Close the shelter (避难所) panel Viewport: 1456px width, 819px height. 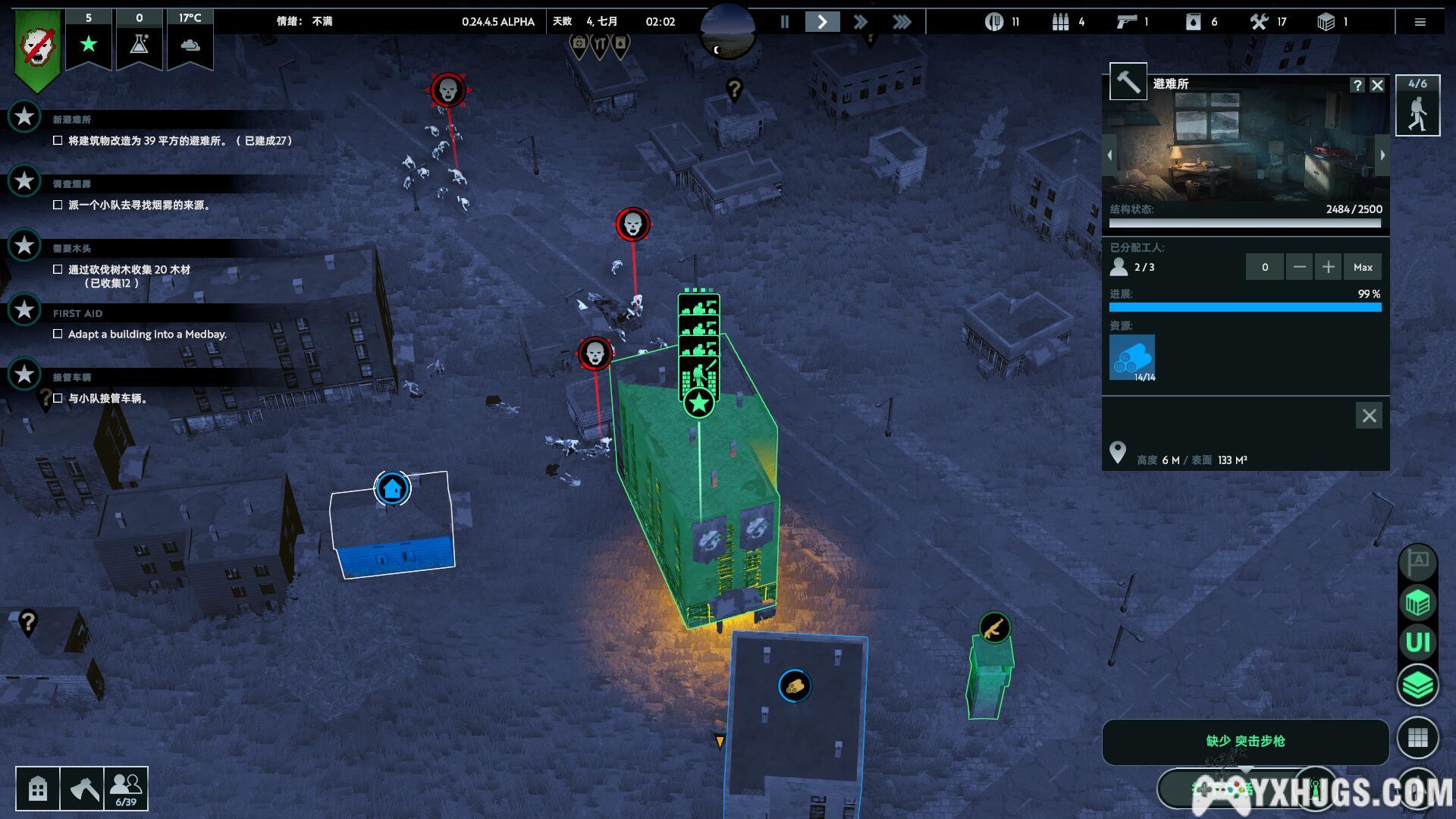tap(1378, 85)
